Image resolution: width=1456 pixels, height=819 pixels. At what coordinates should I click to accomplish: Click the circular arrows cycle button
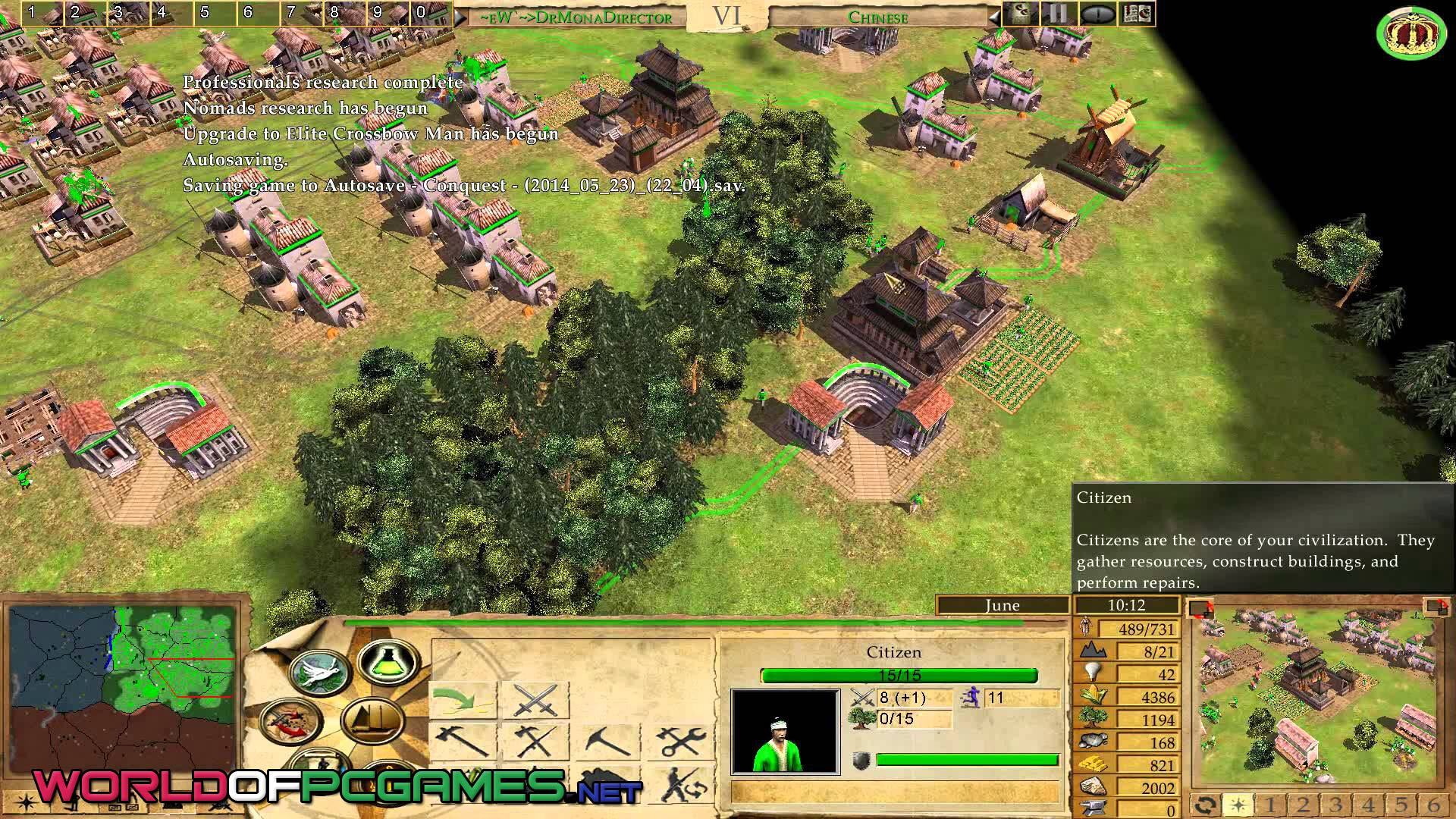(1205, 805)
